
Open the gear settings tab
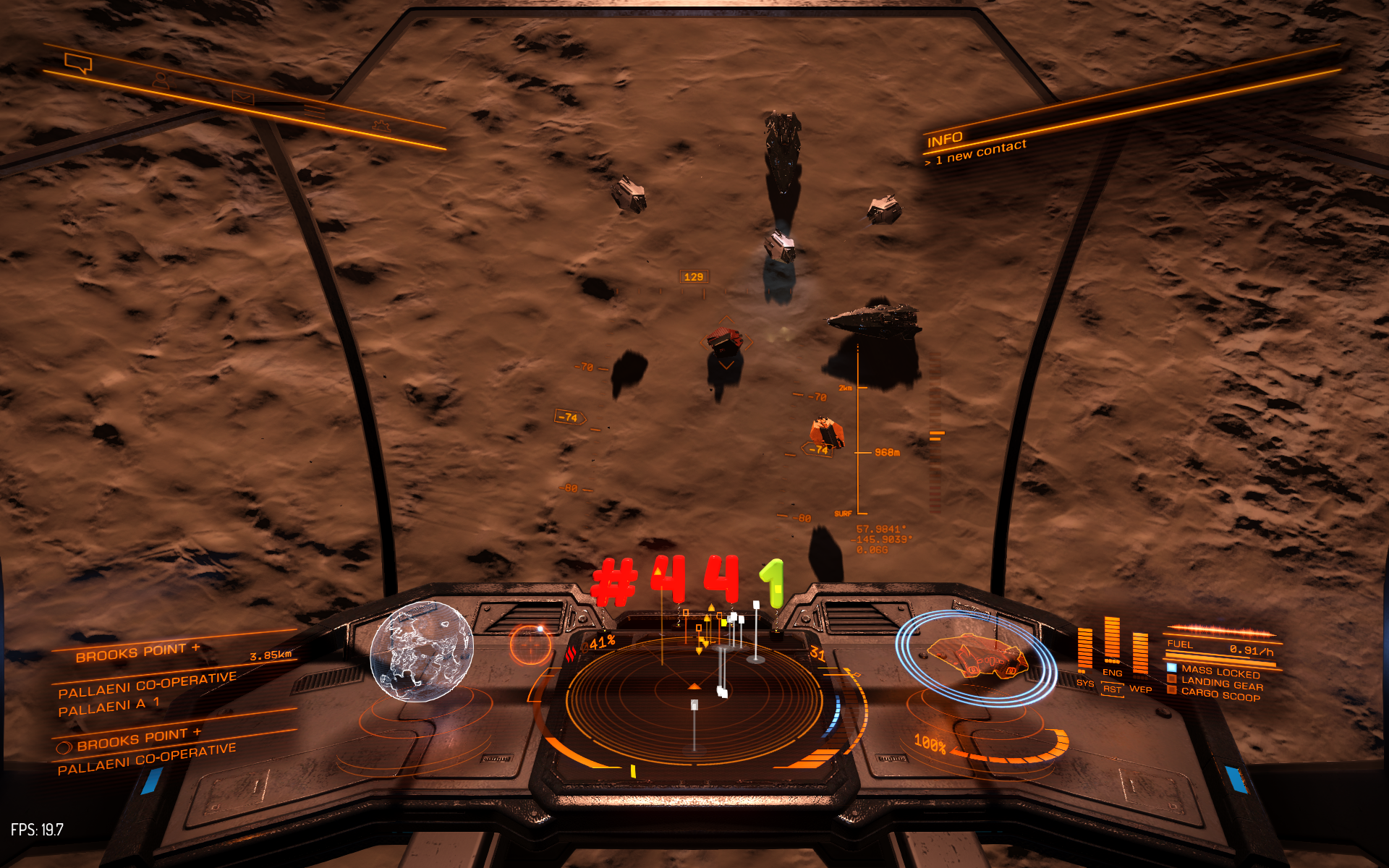coord(381,126)
